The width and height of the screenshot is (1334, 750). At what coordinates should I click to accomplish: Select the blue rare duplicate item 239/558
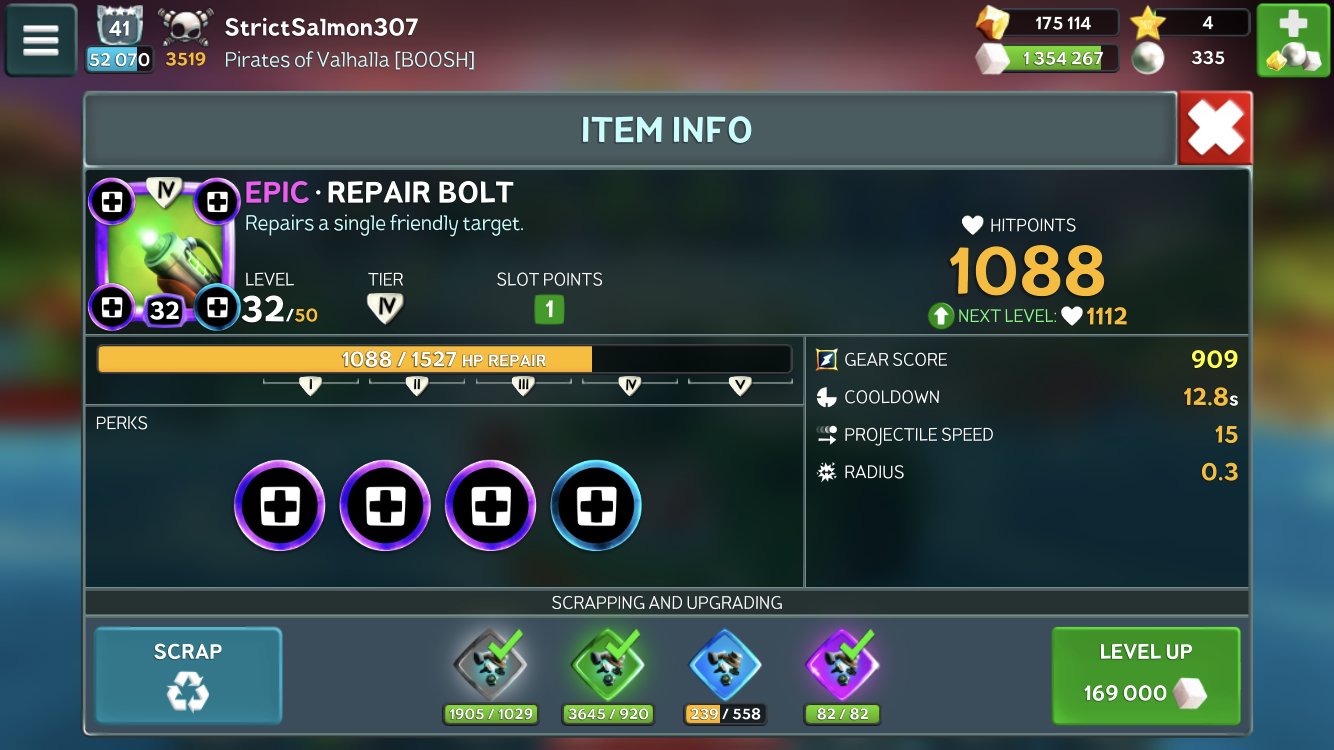coord(724,664)
